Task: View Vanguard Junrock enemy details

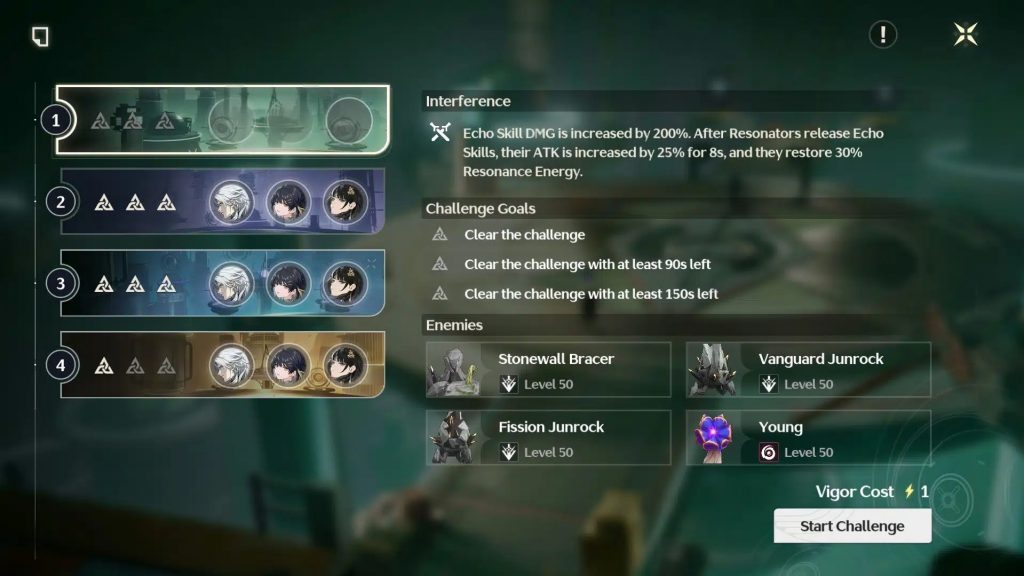Action: tap(808, 370)
